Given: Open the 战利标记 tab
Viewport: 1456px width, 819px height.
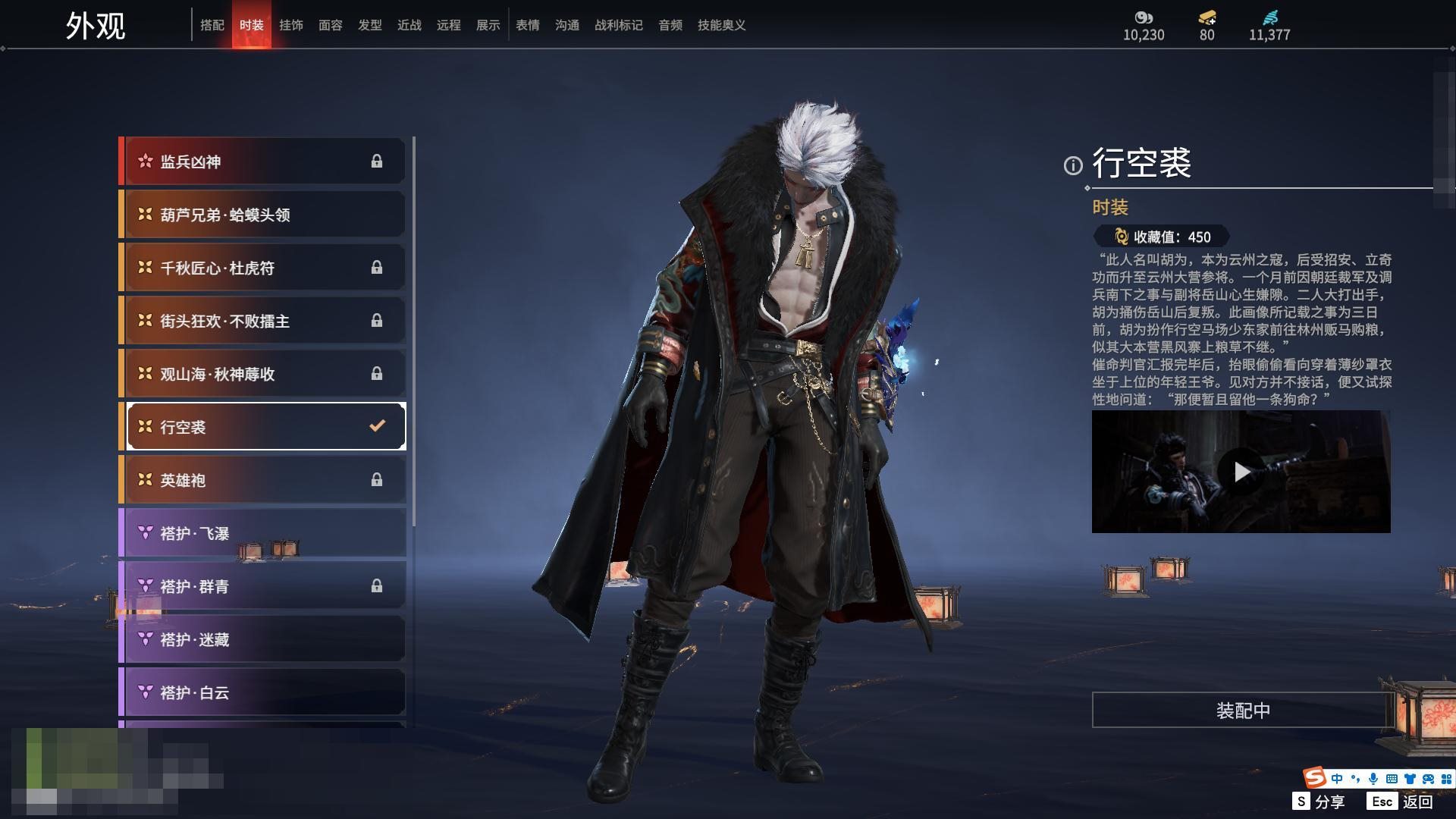Looking at the screenshot, I should point(619,25).
